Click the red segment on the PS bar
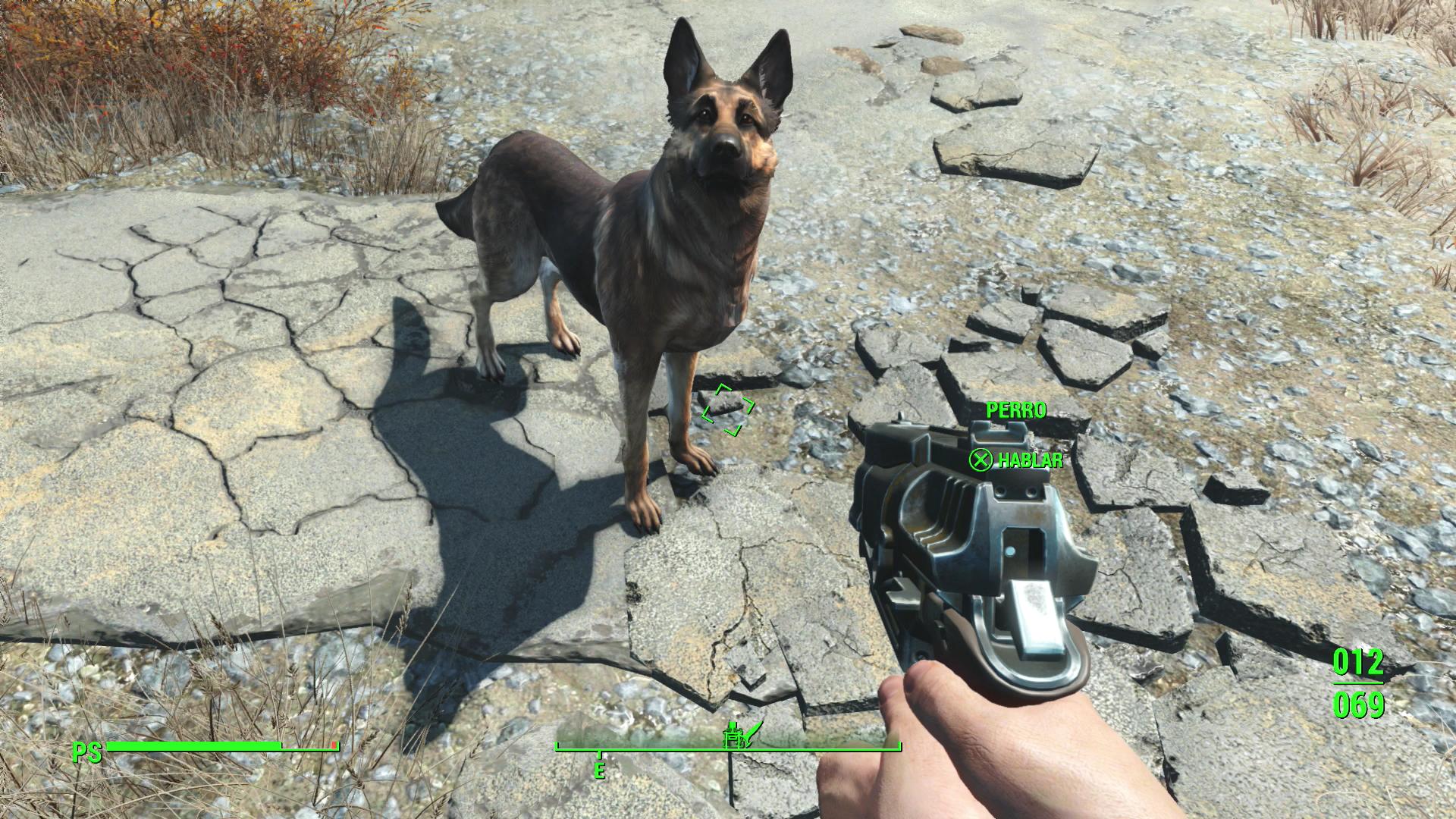The image size is (1456, 819). (334, 746)
